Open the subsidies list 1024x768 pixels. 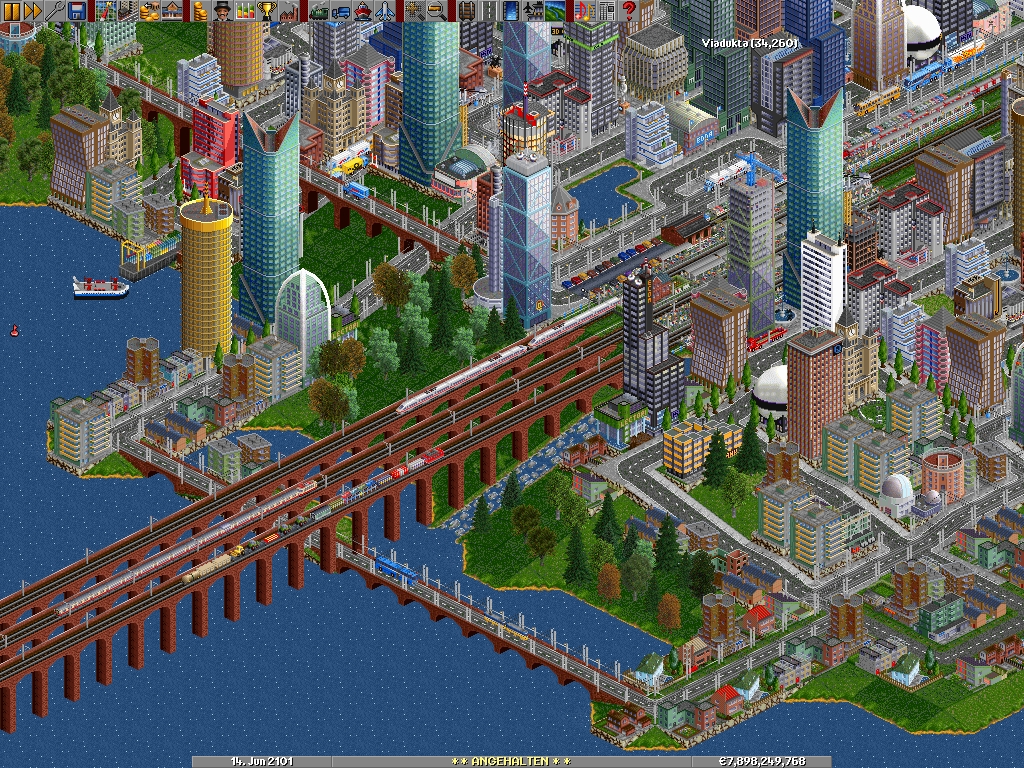tap(151, 11)
